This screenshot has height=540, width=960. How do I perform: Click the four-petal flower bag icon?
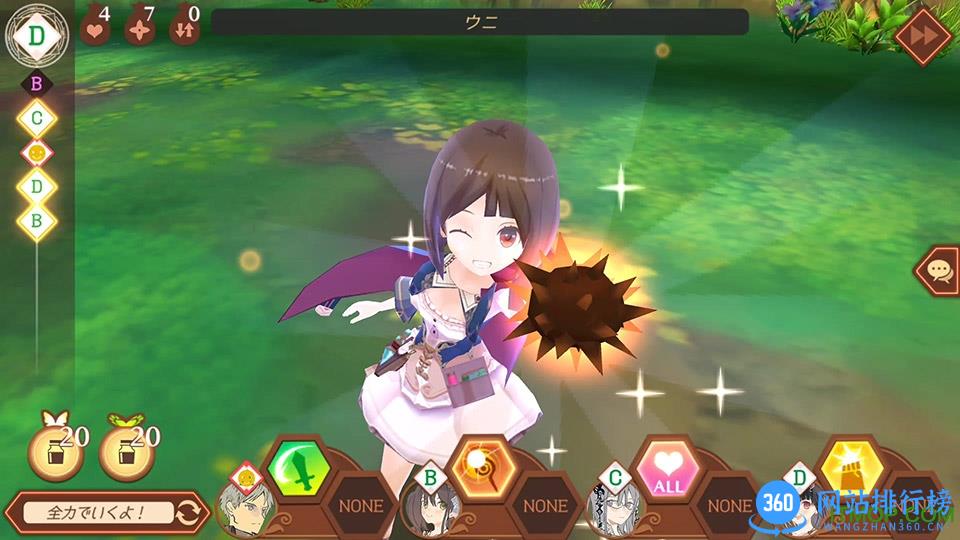coord(140,25)
